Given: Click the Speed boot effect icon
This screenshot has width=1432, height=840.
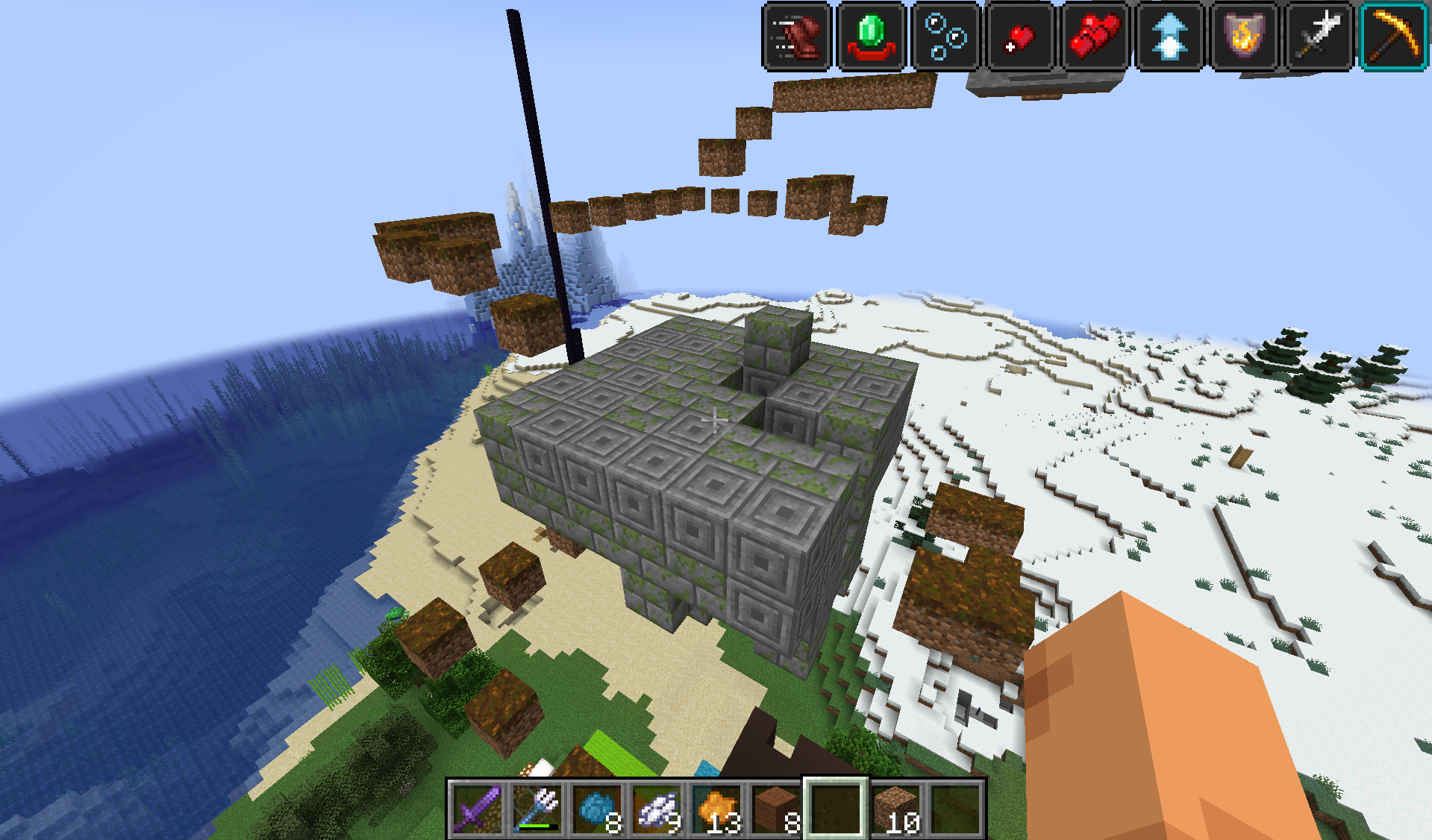Looking at the screenshot, I should click(796, 36).
